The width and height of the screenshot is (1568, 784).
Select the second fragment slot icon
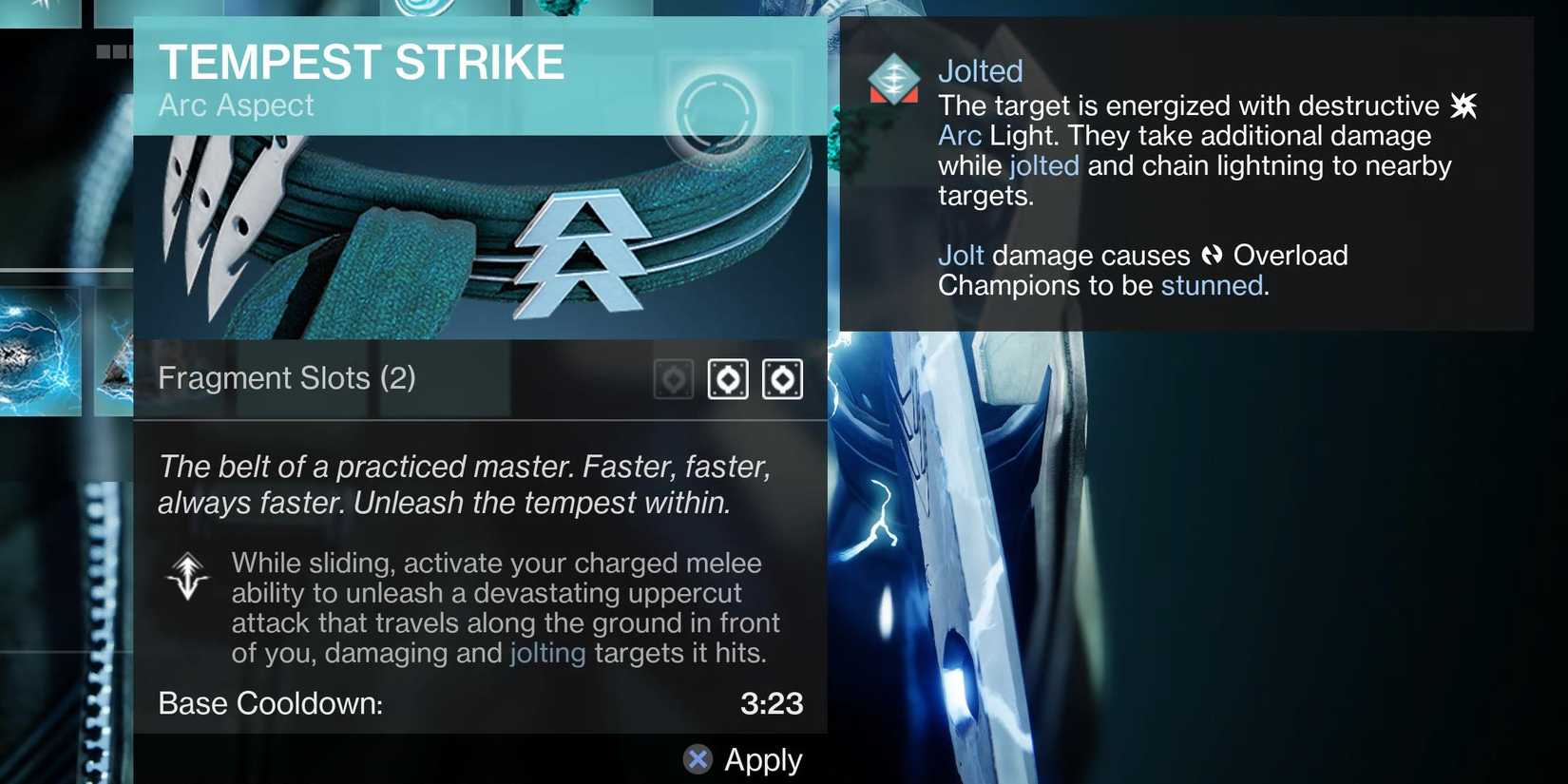tap(728, 378)
